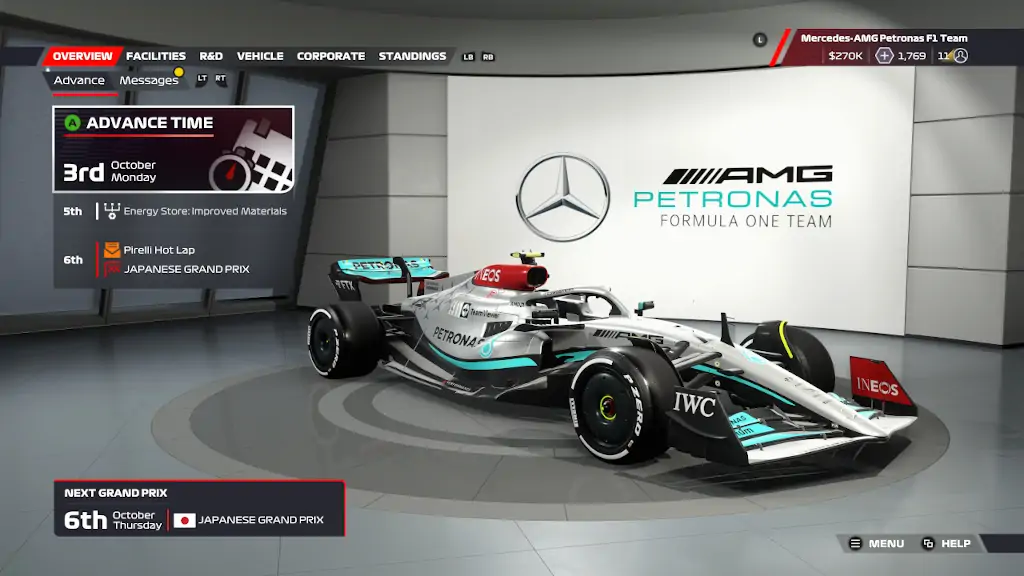Click the Mercedes-AMG Petronas team banner
Image resolution: width=1024 pixels, height=576 pixels.
pyautogui.click(x=883, y=38)
